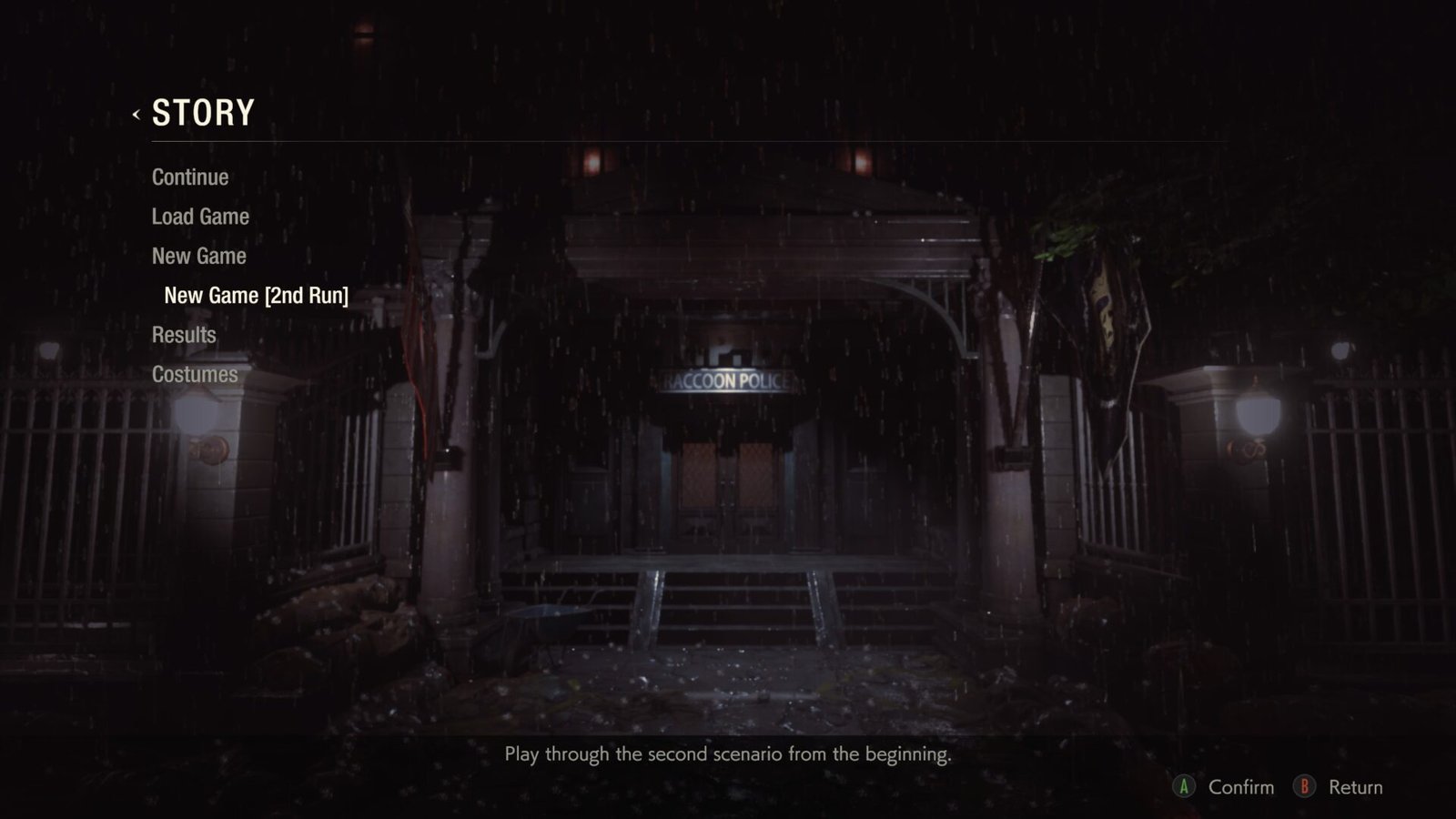Click the second scenario description text
Image resolution: width=1456 pixels, height=819 pixels.
tap(728, 754)
